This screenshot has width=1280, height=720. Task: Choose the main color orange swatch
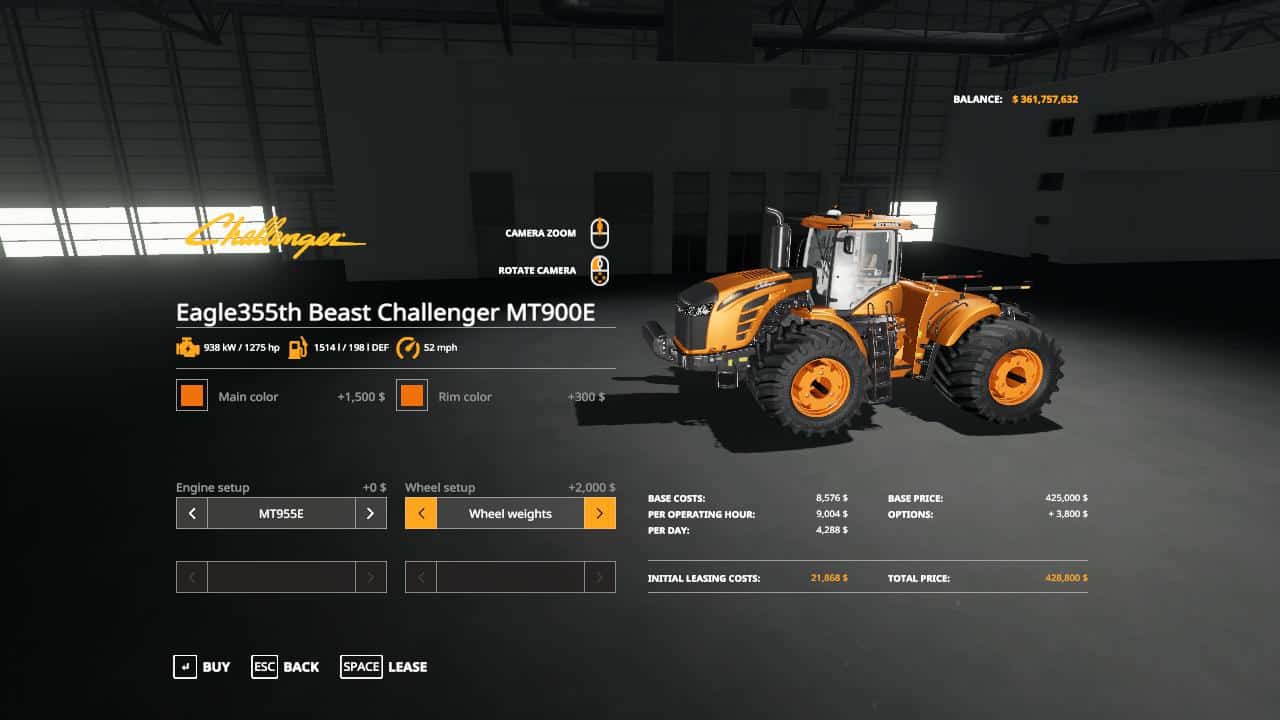[x=192, y=396]
